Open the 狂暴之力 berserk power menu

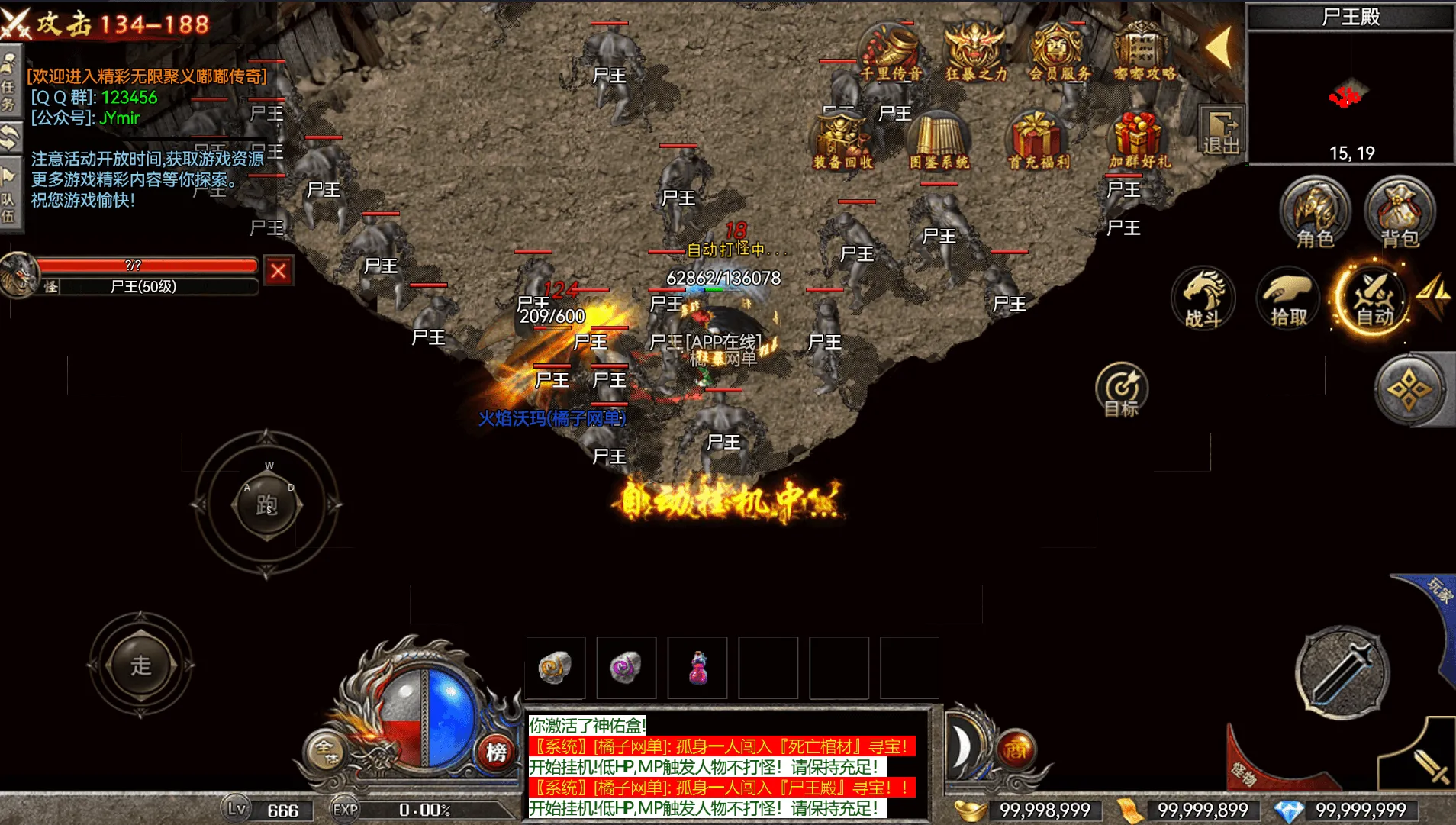[976, 52]
